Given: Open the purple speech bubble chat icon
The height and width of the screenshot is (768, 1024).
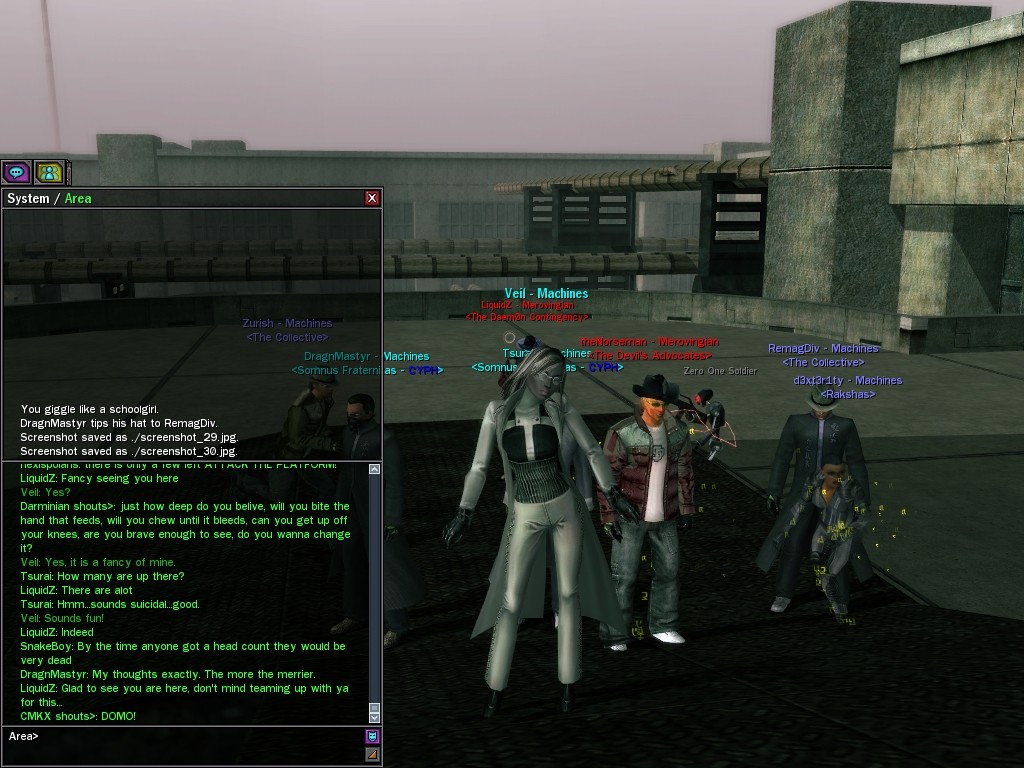Looking at the screenshot, I should (x=16, y=172).
